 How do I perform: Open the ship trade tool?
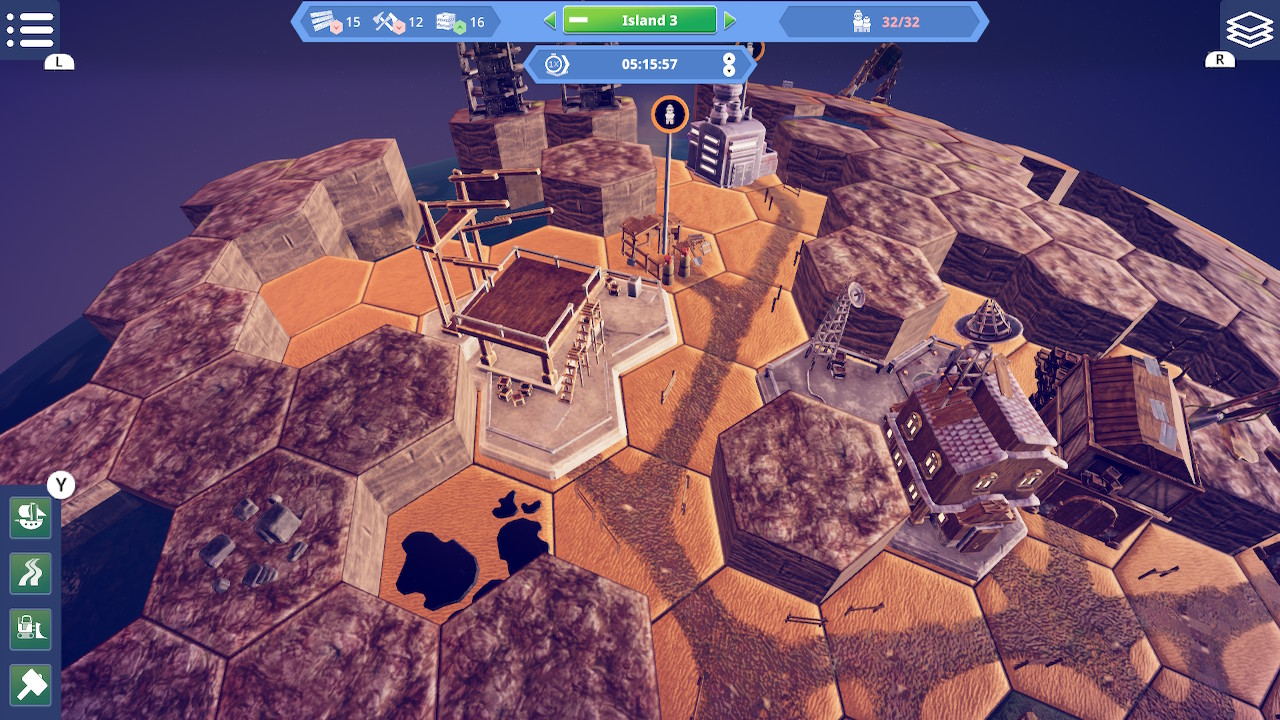pos(31,517)
